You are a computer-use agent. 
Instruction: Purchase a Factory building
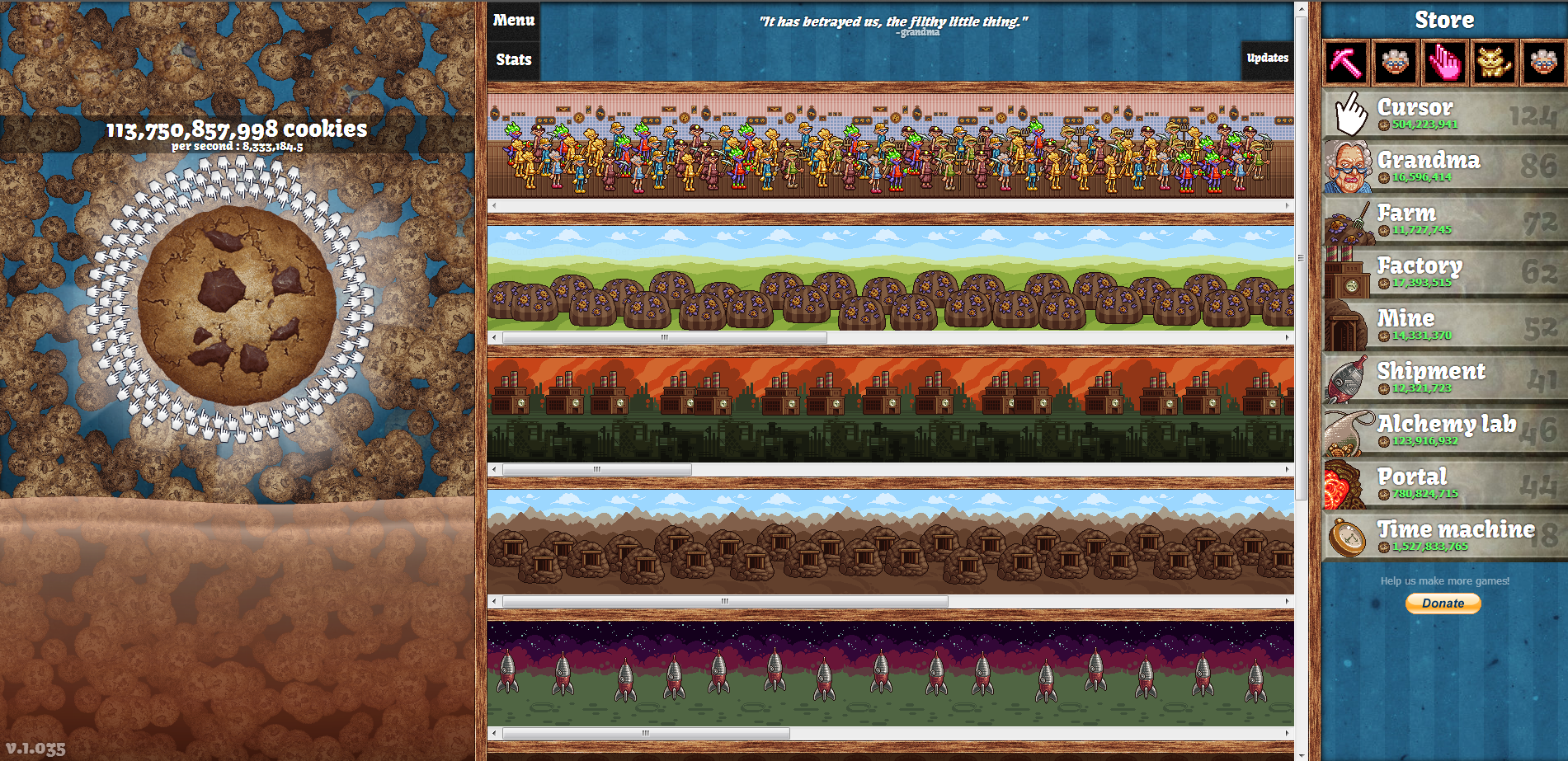(x=1445, y=272)
